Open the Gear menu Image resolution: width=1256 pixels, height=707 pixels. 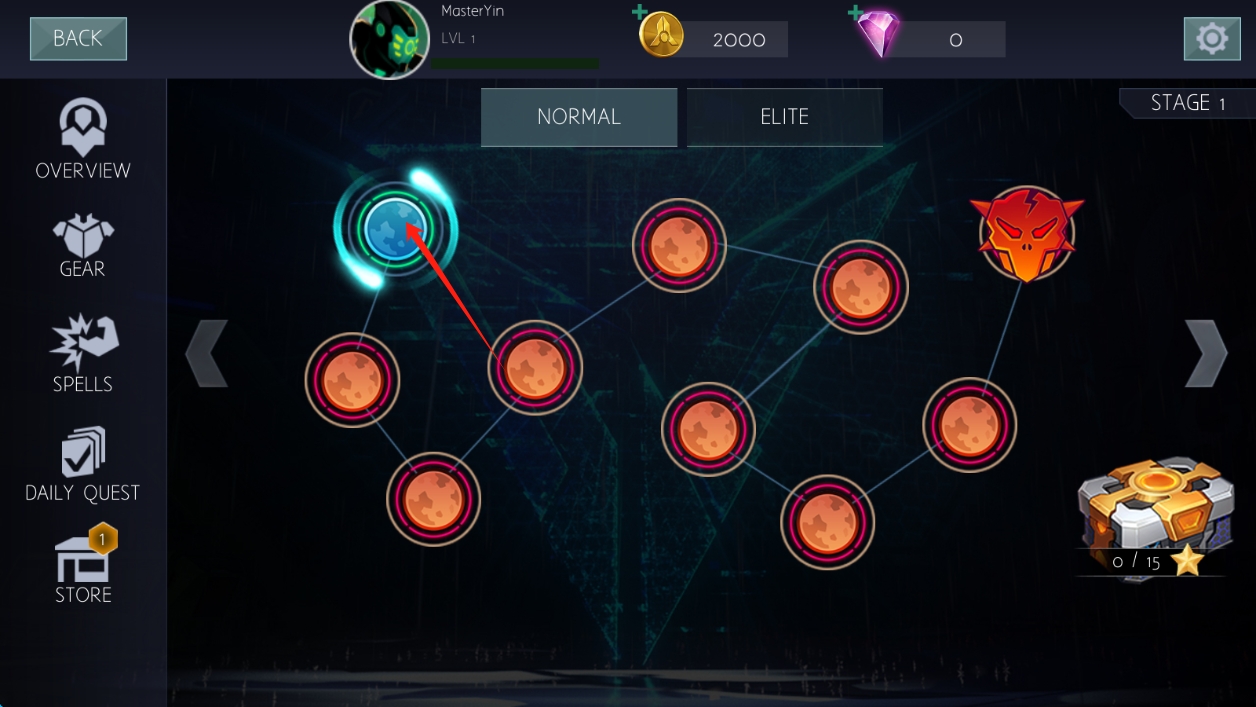83,246
